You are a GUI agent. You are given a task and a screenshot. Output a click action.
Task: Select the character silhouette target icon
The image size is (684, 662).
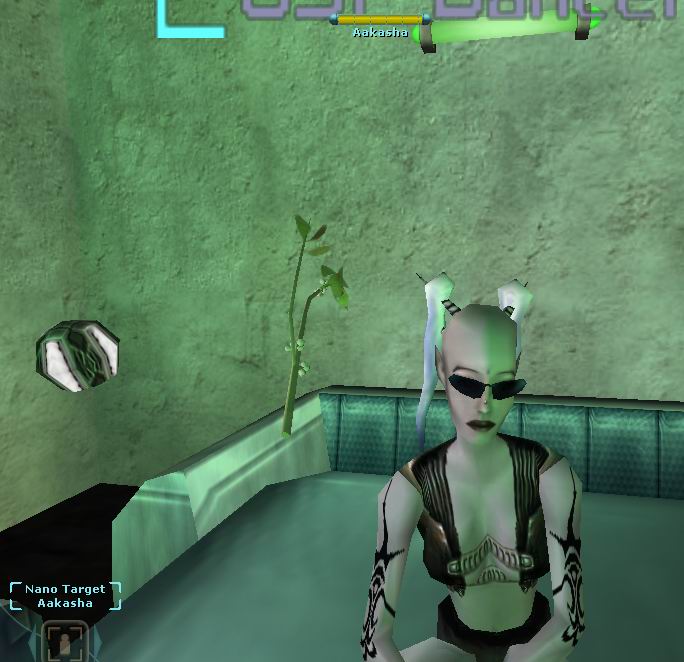(63, 642)
